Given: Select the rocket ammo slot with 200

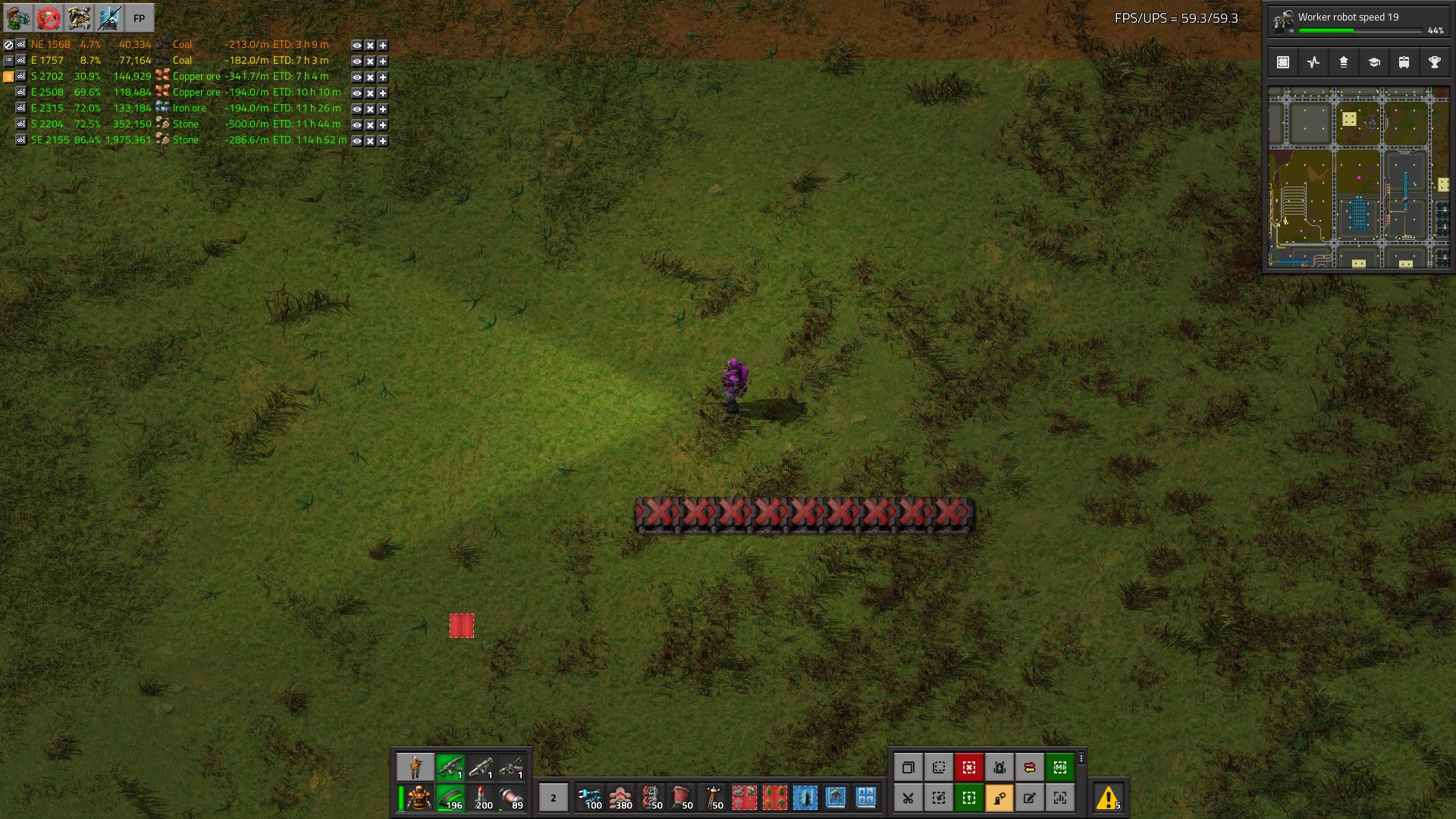Looking at the screenshot, I should 481,798.
